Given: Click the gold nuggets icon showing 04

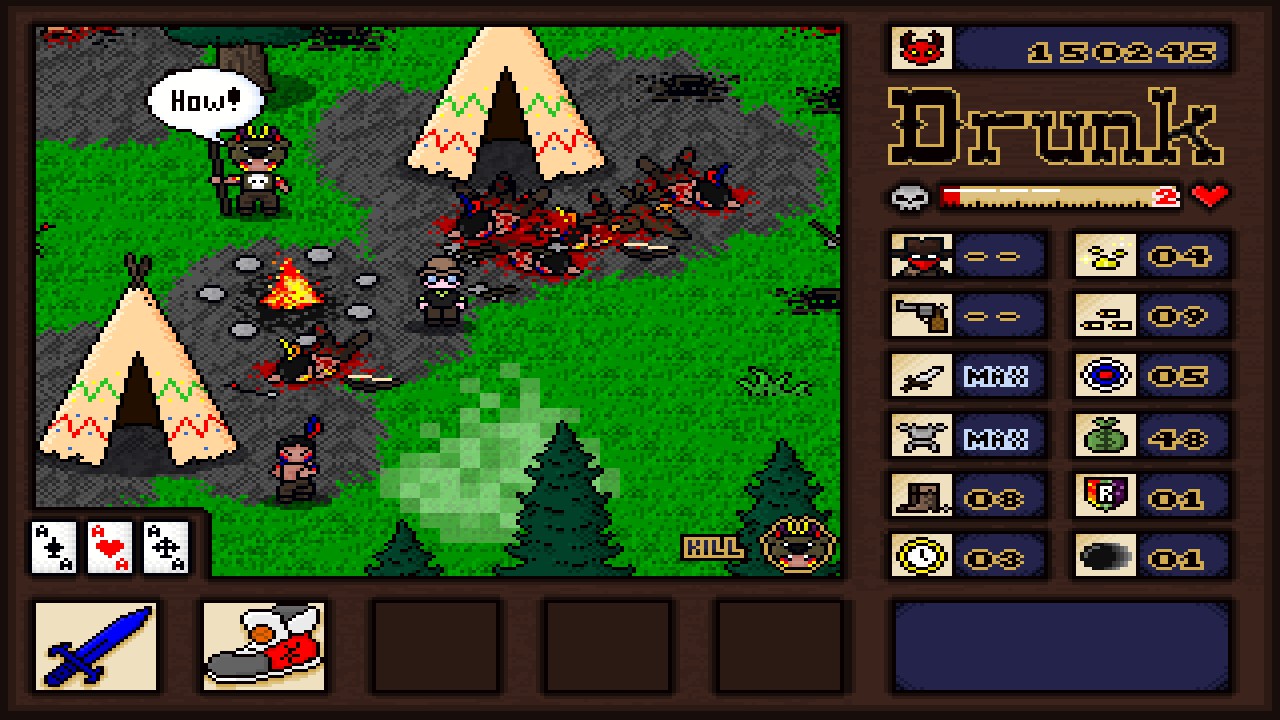Looking at the screenshot, I should (1106, 255).
